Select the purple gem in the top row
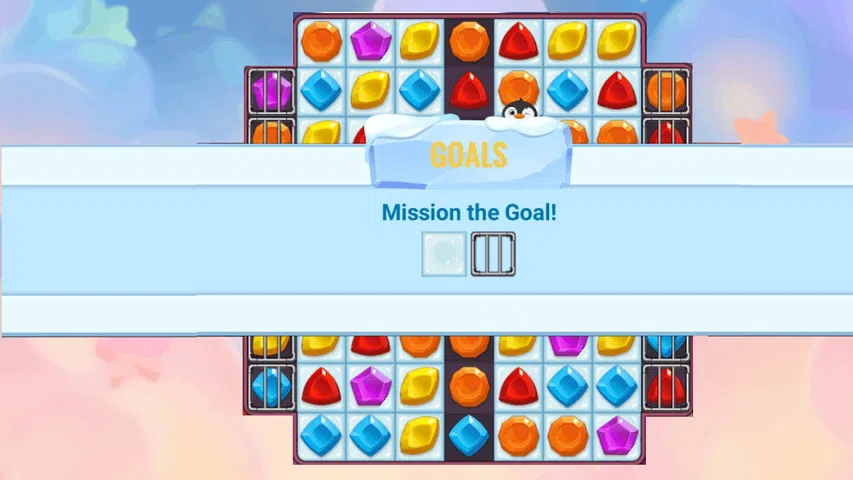The height and width of the screenshot is (480, 853). tap(371, 41)
